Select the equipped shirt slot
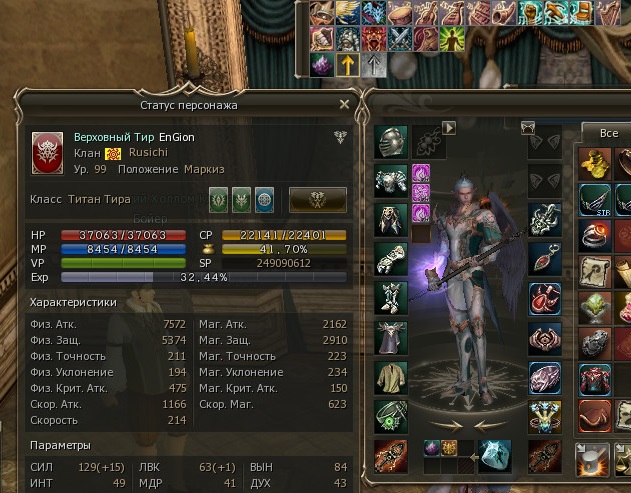 [390, 376]
